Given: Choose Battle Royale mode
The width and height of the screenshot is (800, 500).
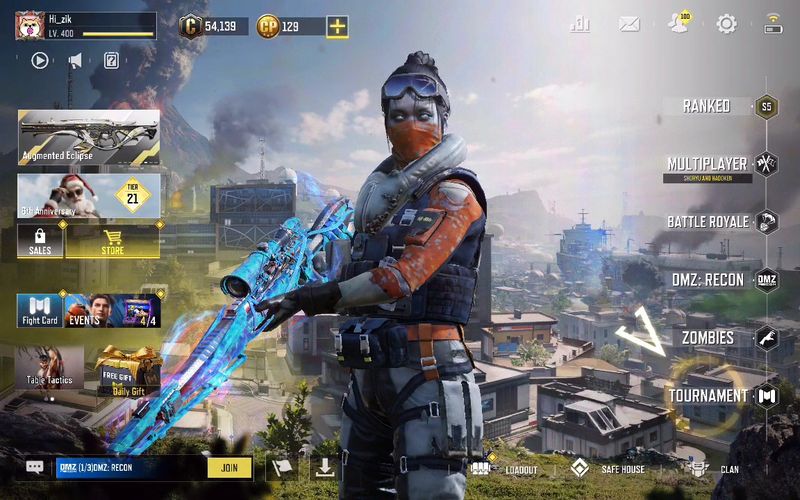Looking at the screenshot, I should (708, 222).
